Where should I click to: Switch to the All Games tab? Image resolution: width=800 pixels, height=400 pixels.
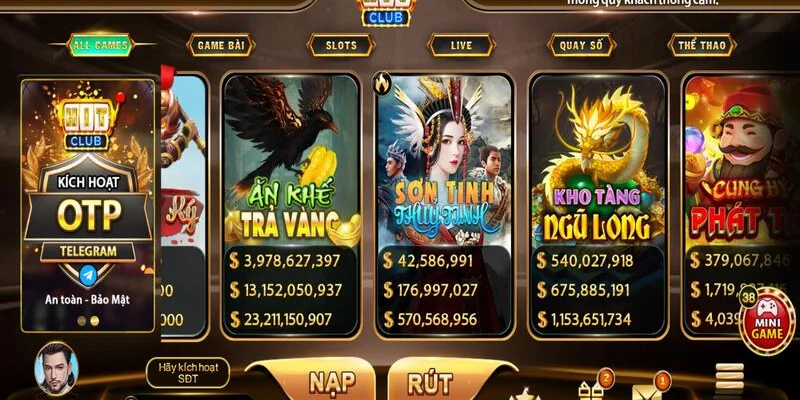coord(101,44)
